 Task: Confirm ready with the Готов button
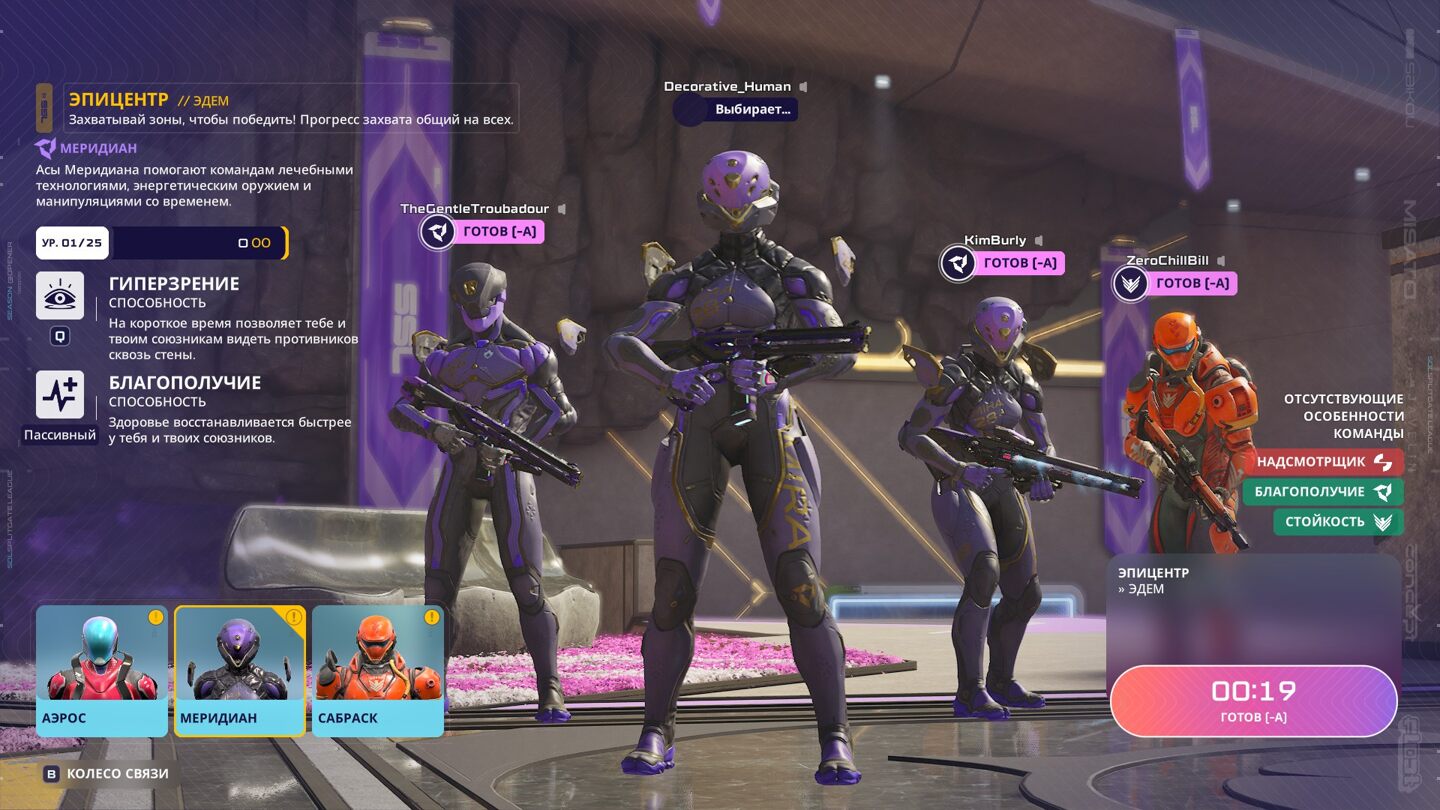coord(1253,700)
